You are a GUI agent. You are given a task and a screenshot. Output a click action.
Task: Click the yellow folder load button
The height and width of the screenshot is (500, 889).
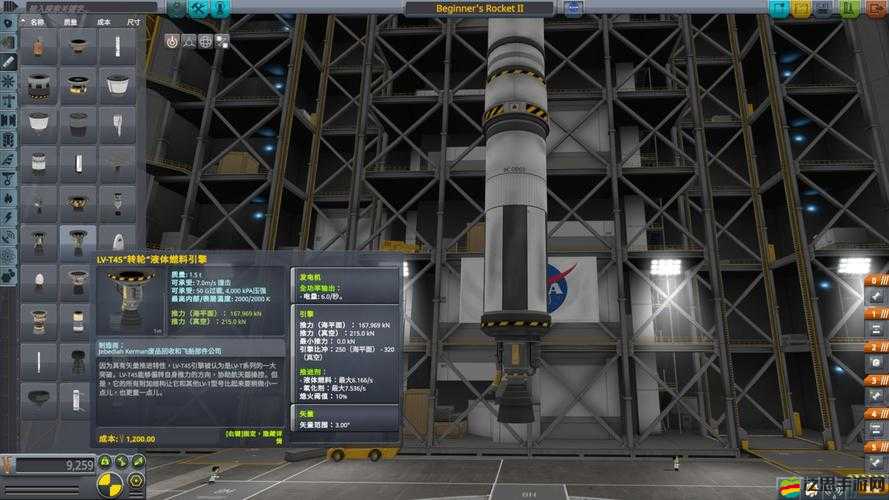point(801,9)
